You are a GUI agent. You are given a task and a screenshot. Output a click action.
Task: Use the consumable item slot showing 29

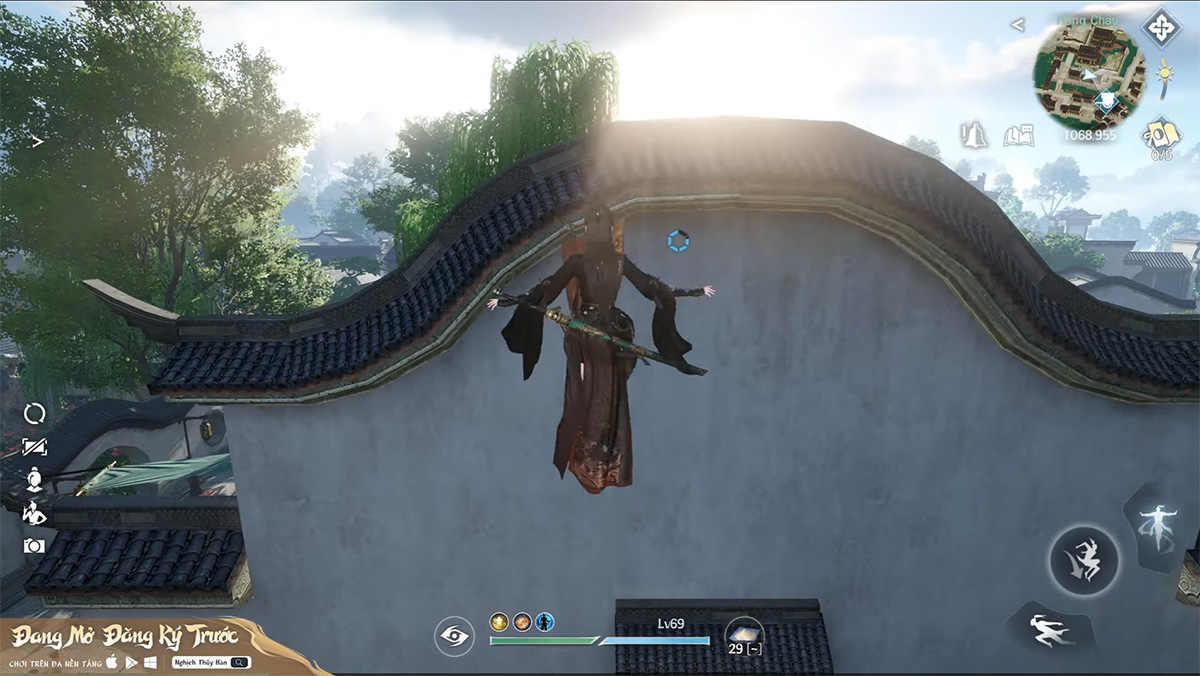point(743,634)
